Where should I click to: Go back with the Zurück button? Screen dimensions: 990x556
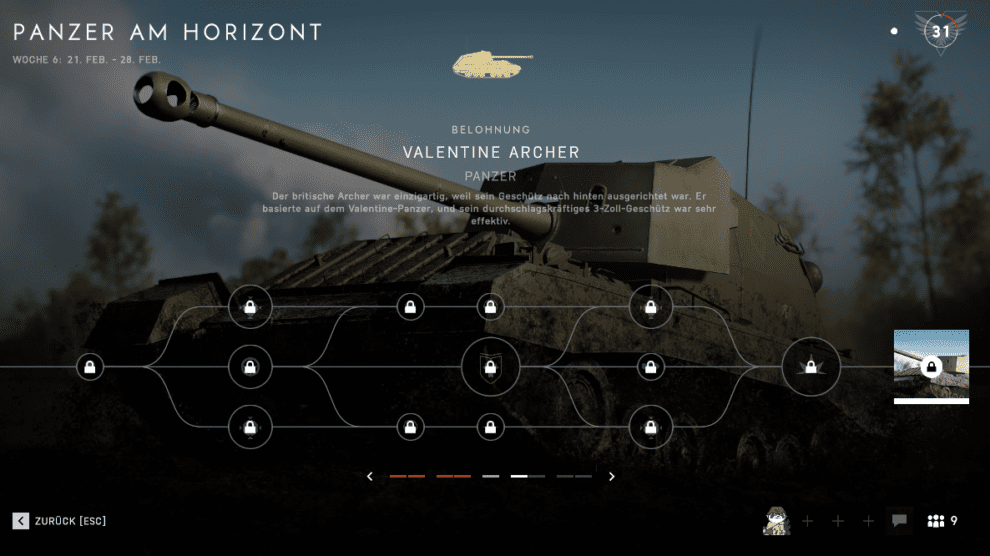60,521
